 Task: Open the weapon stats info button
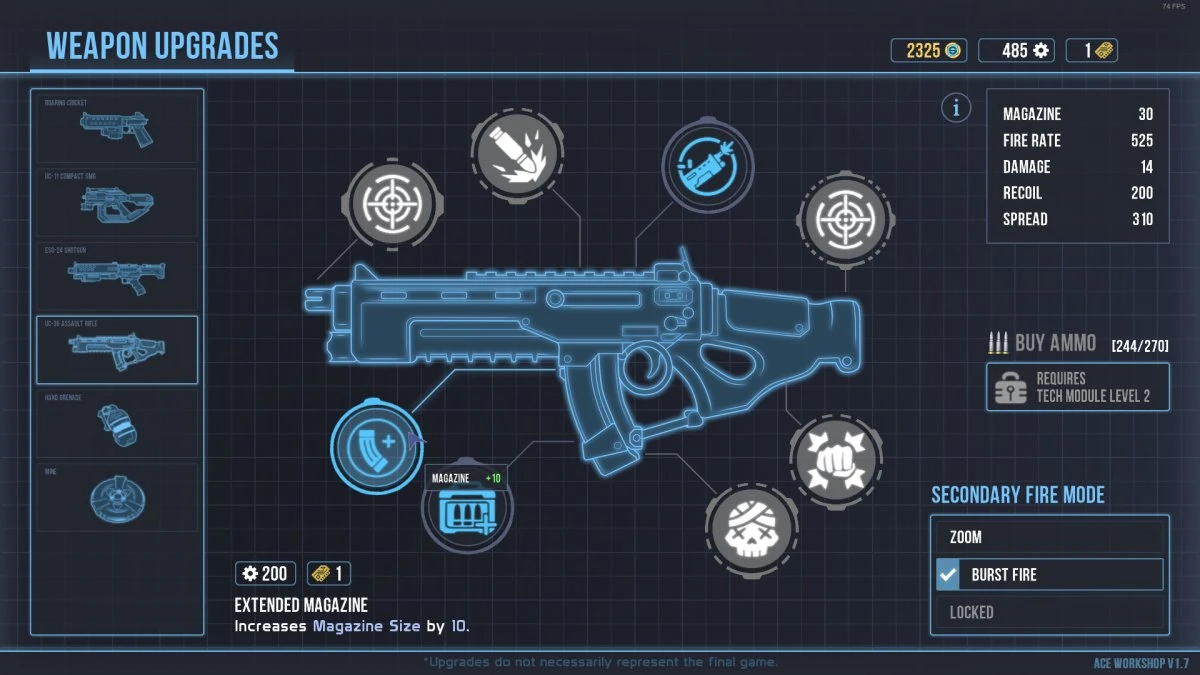point(956,108)
